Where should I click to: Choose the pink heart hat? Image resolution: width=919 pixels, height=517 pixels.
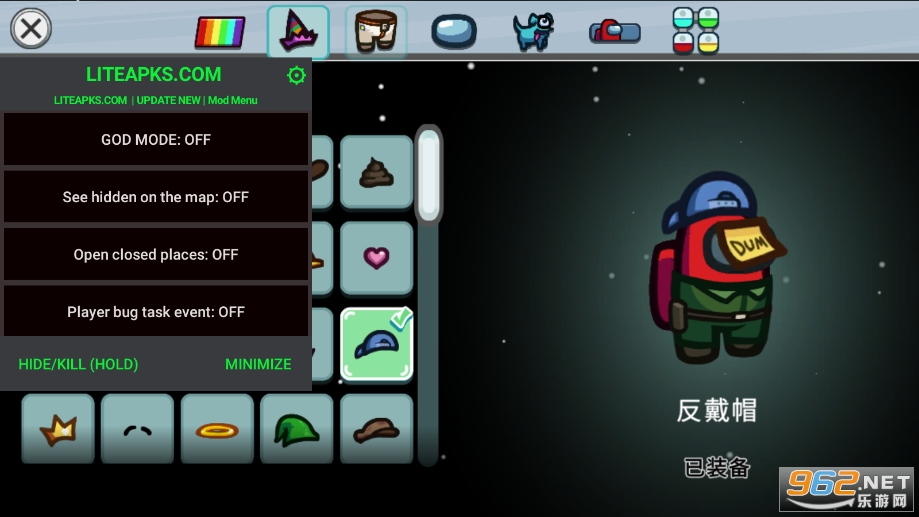(x=376, y=258)
